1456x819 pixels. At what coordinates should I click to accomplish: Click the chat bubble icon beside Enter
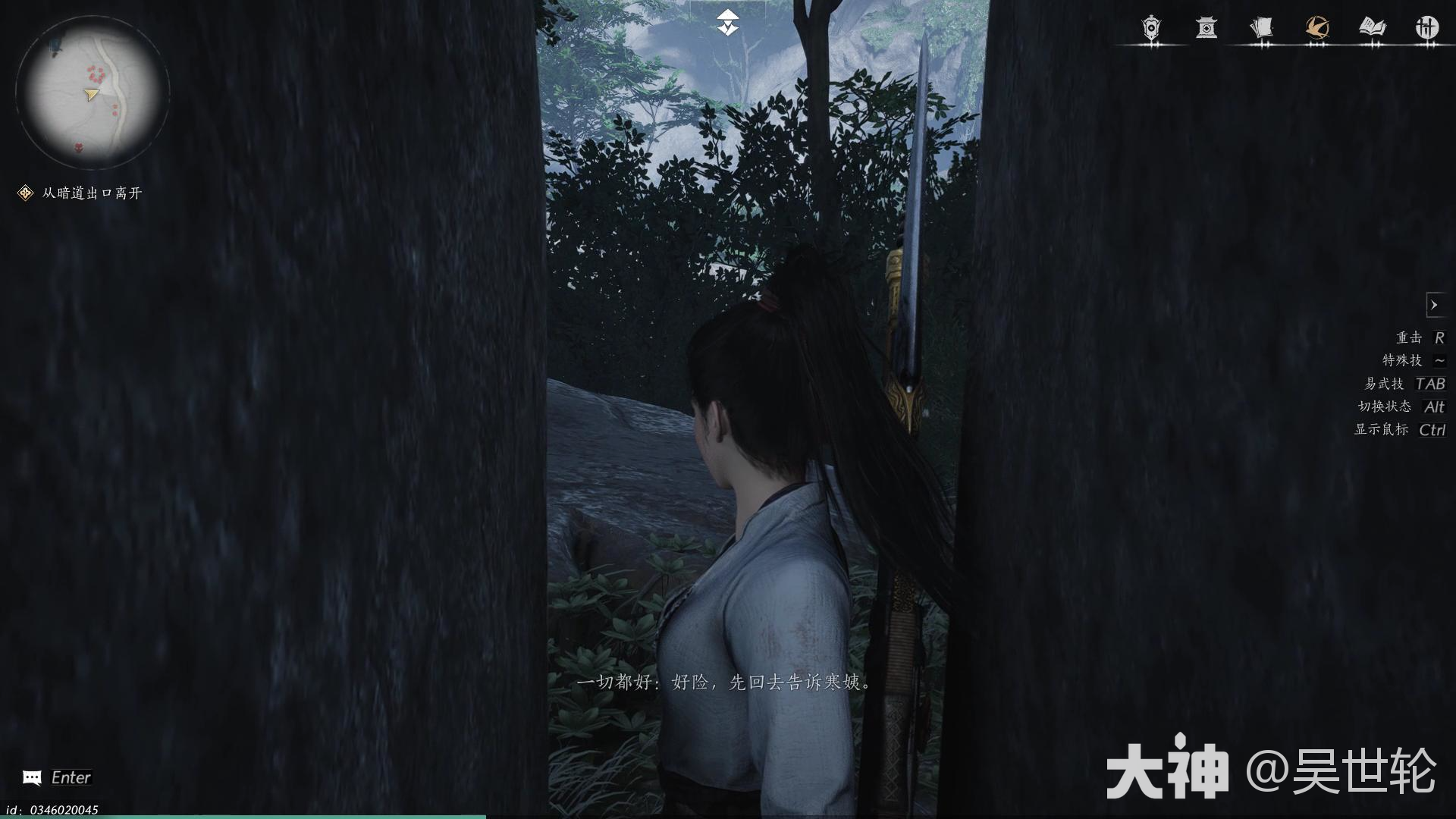click(x=32, y=777)
